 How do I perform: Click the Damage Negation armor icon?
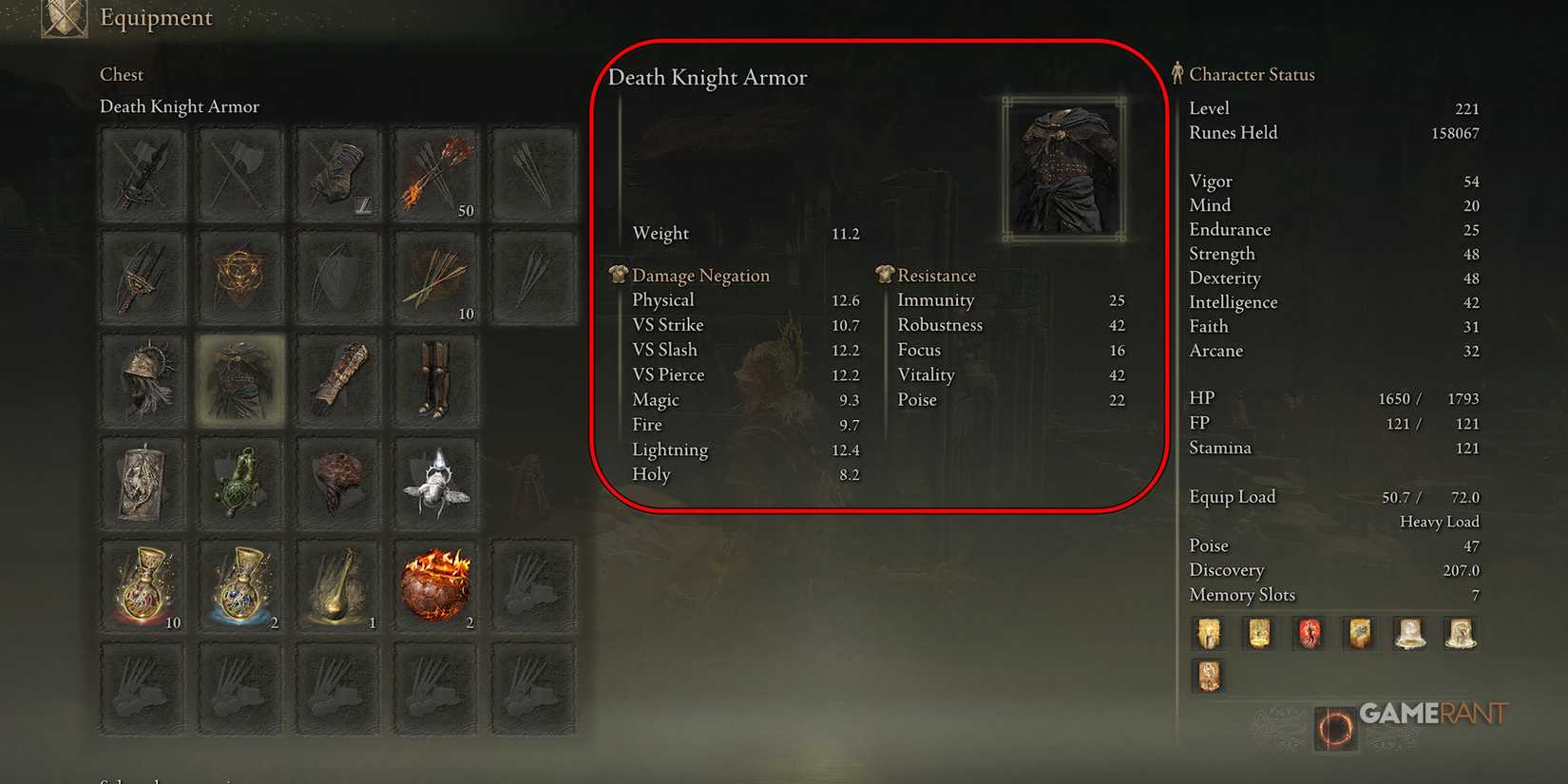tap(618, 275)
